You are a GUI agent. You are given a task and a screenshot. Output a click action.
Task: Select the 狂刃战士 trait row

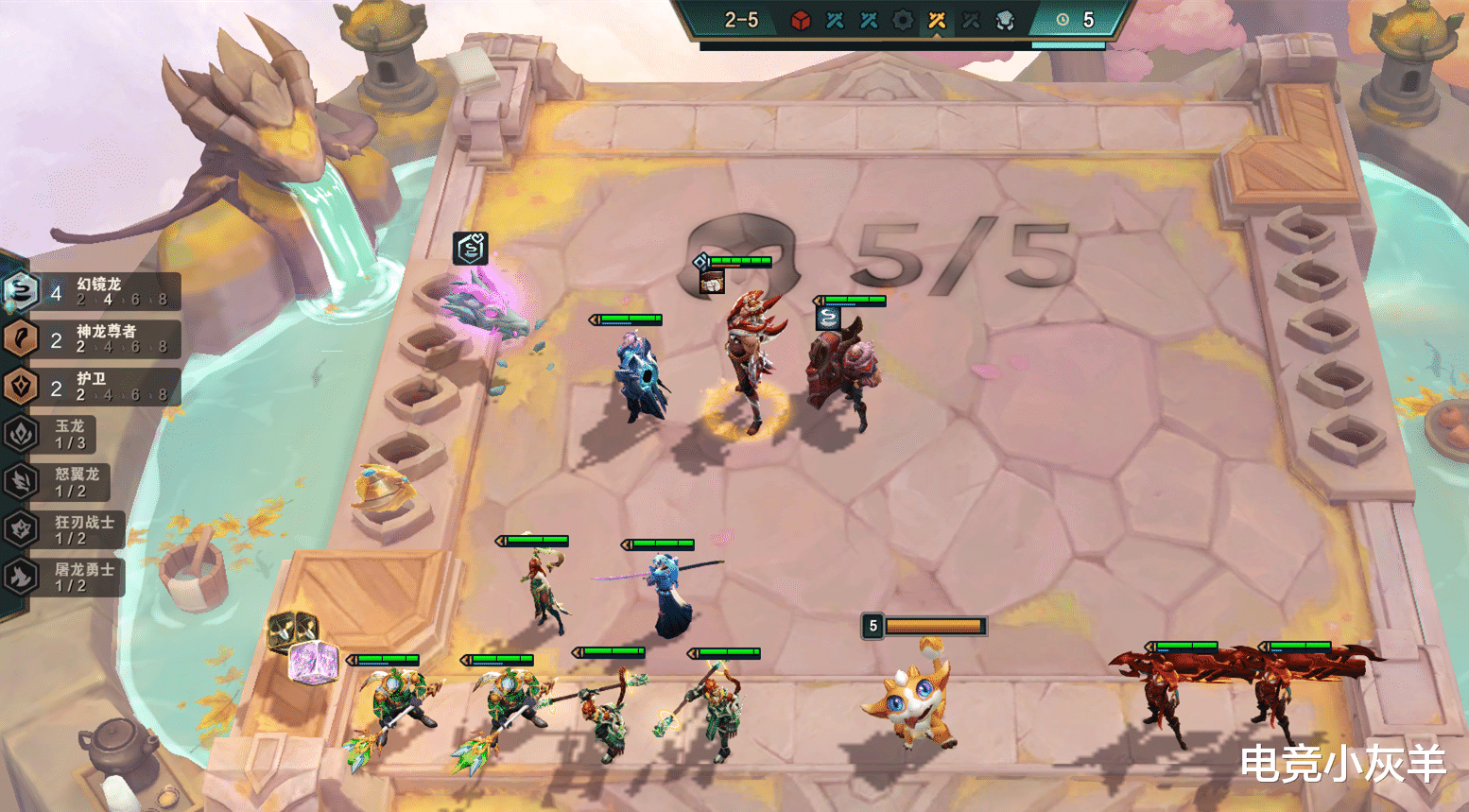tap(68, 529)
